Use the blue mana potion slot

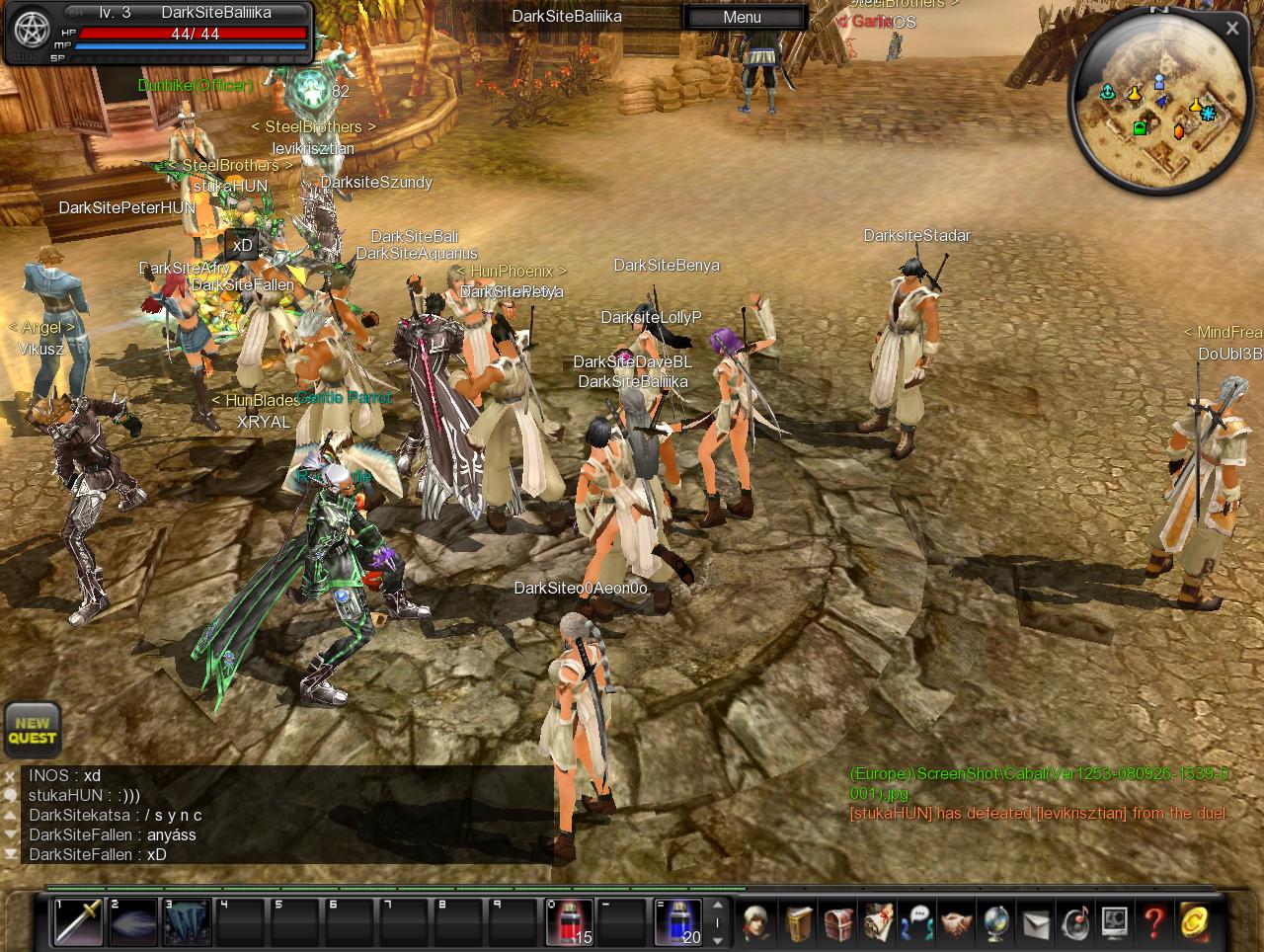point(678,921)
